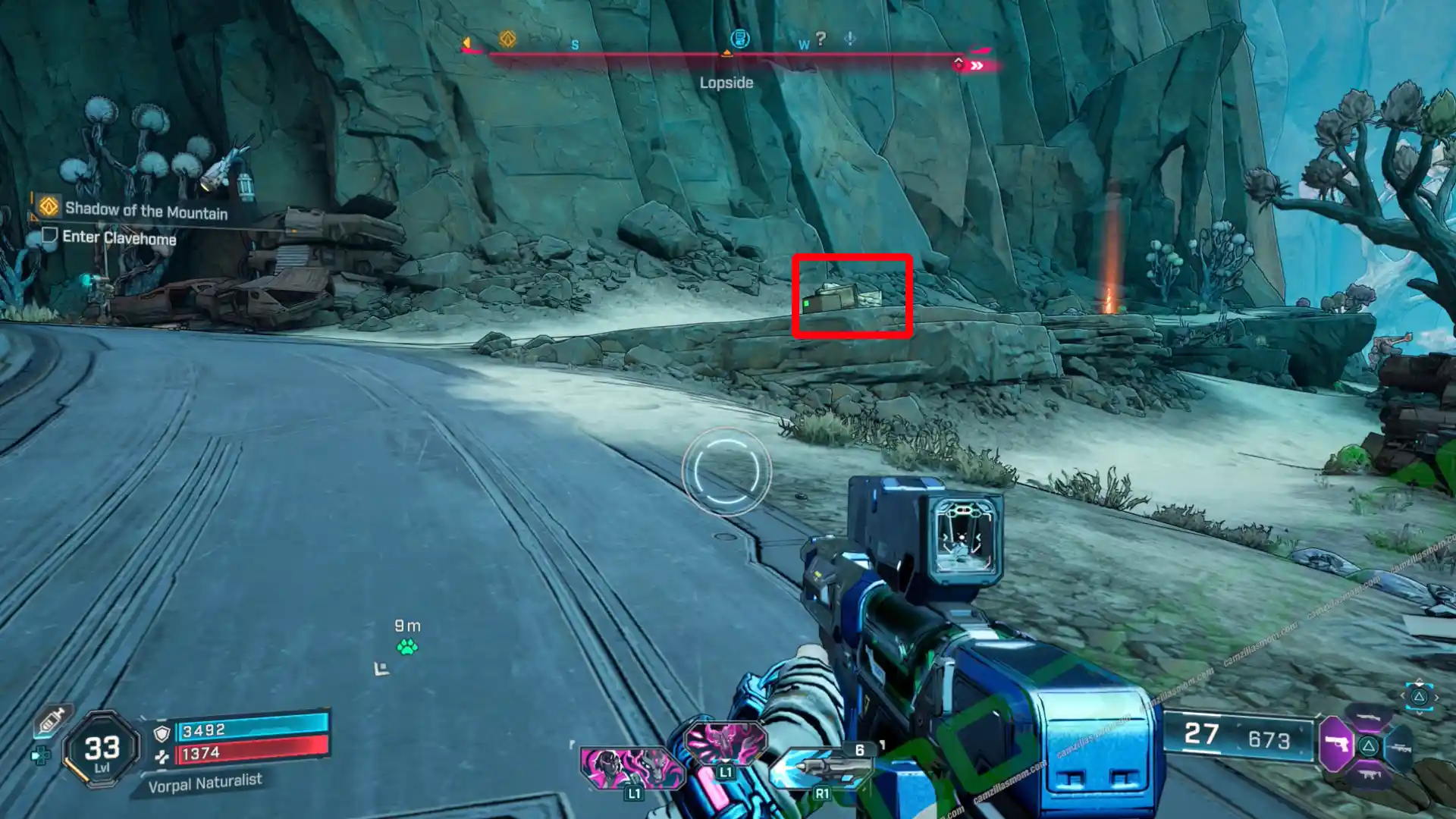
Task: Tick the Enter Clavehome objective checkbox
Action: pyautogui.click(x=50, y=235)
